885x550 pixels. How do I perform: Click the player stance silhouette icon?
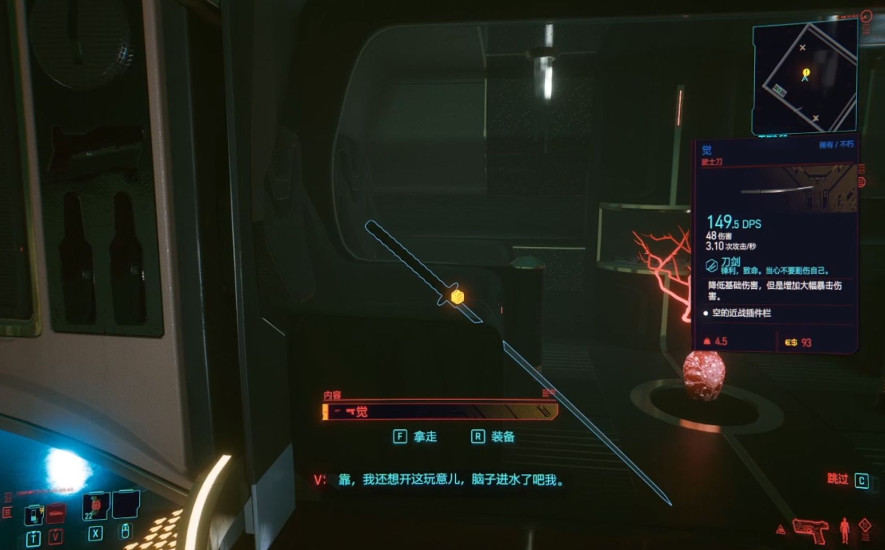[x=845, y=527]
